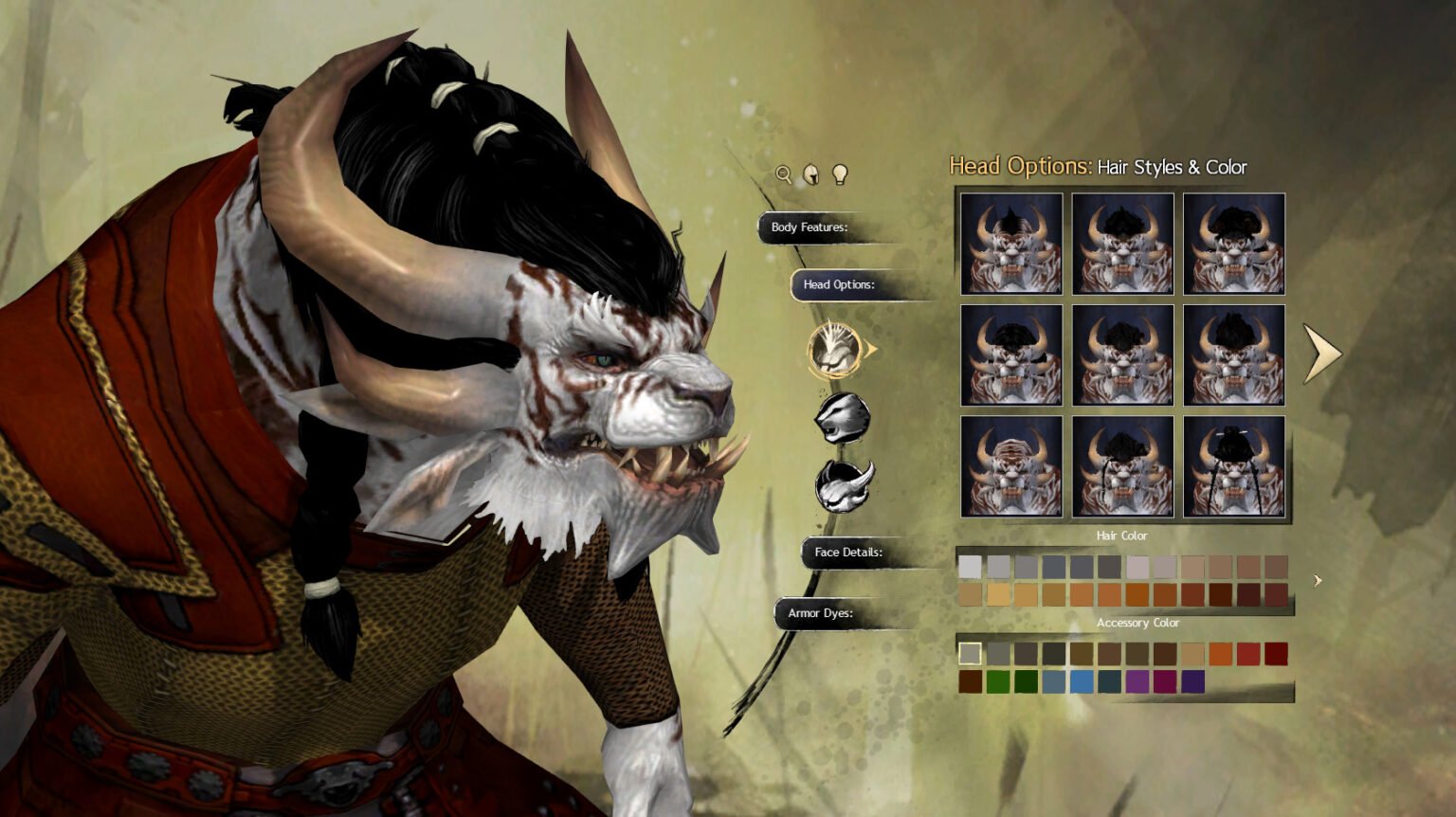This screenshot has width=1456, height=817.
Task: Click the large arrow beside the hairstyle grid
Action: point(1319,354)
